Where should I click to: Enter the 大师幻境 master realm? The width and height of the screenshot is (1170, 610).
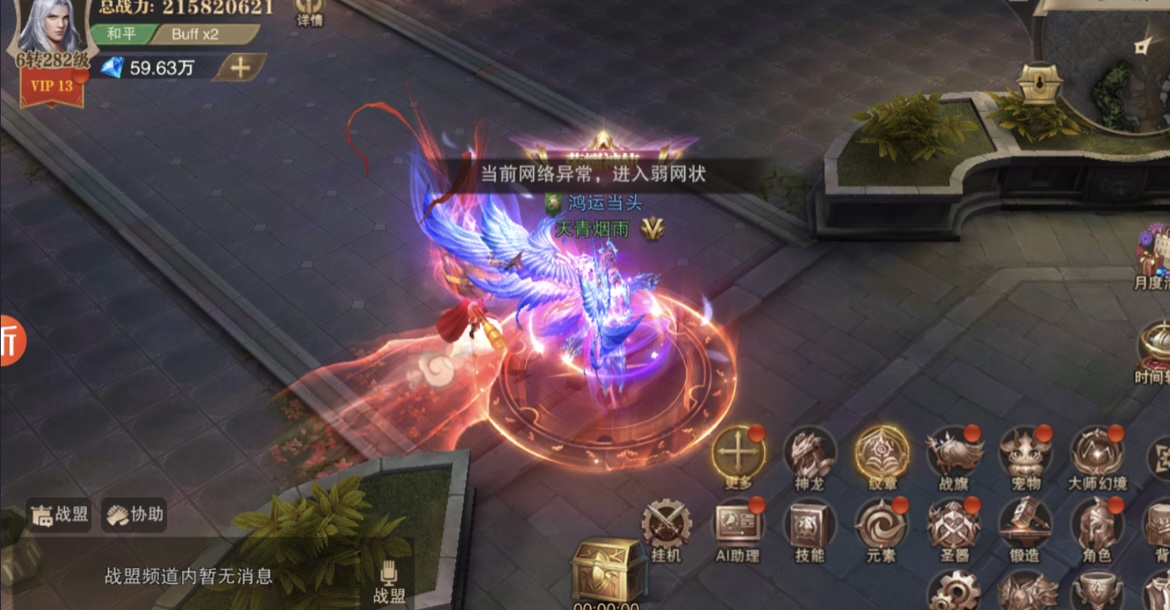pos(1097,455)
